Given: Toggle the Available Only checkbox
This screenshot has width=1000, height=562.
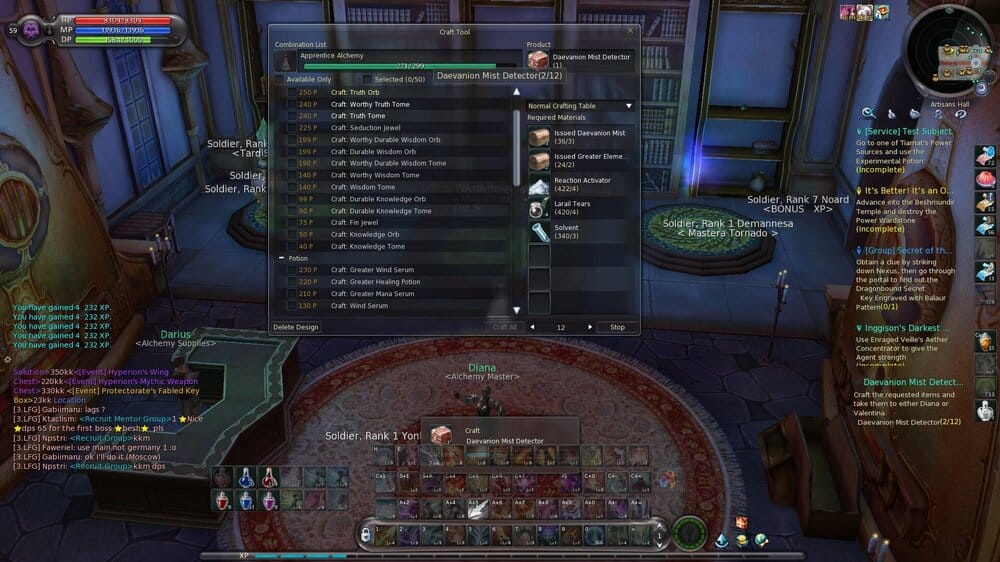Looking at the screenshot, I should (x=280, y=79).
